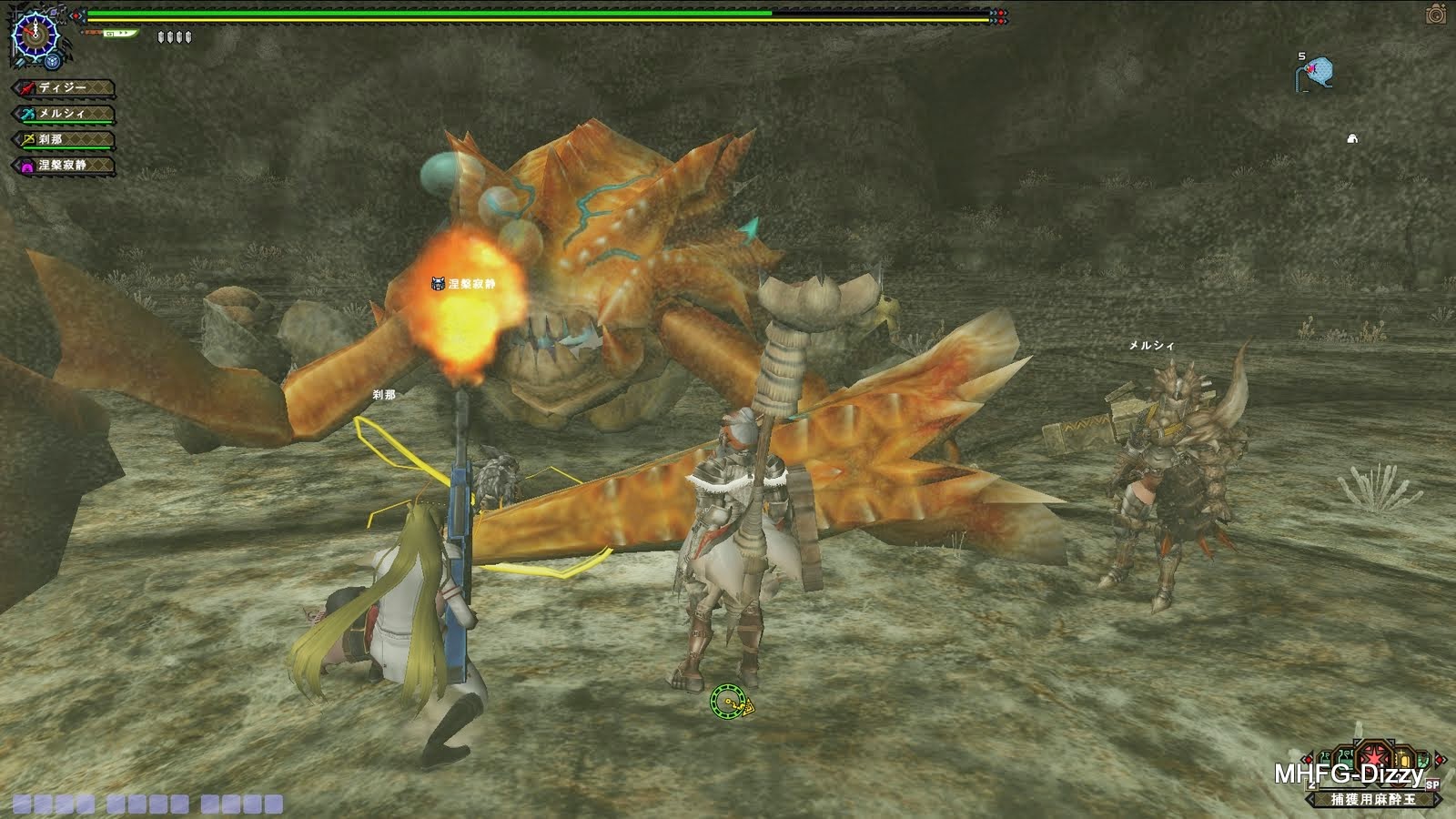The image size is (1456, 819).
Task: Select party member 涅槃寂静 in the list
Action: point(64,166)
